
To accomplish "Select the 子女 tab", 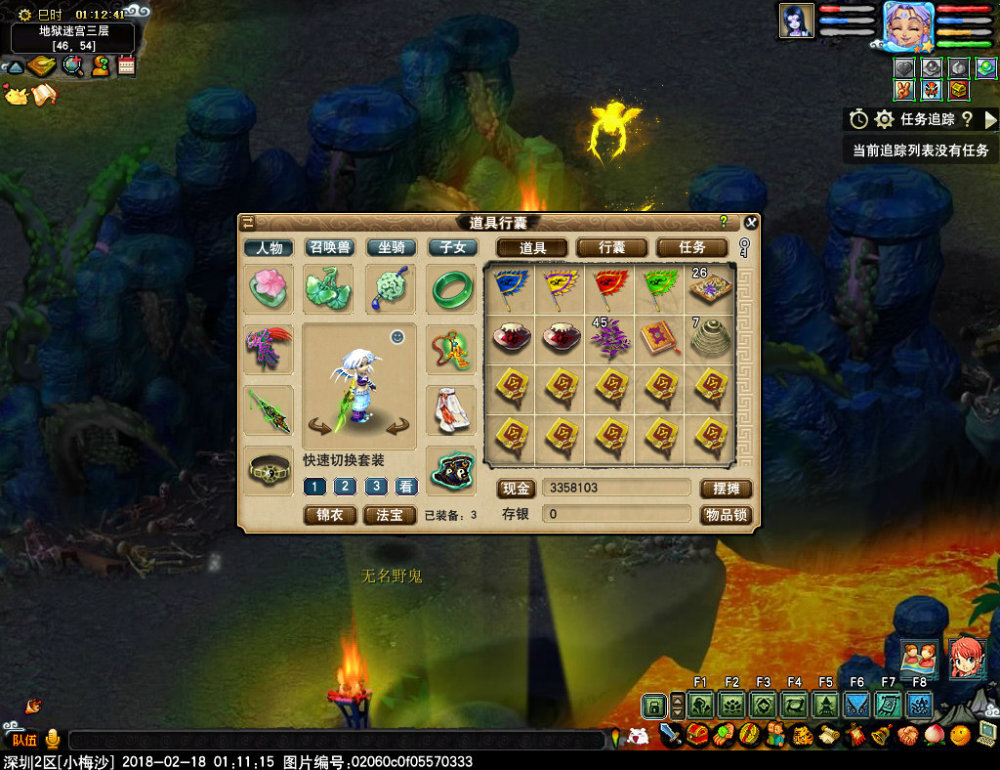I will (453, 247).
